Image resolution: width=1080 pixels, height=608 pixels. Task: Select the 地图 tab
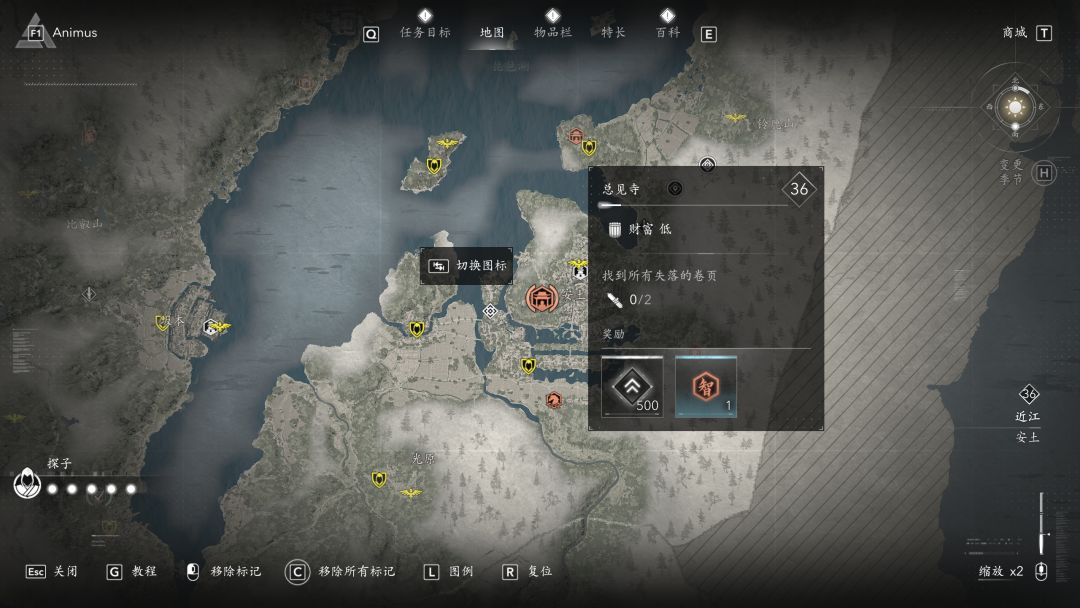click(x=492, y=32)
